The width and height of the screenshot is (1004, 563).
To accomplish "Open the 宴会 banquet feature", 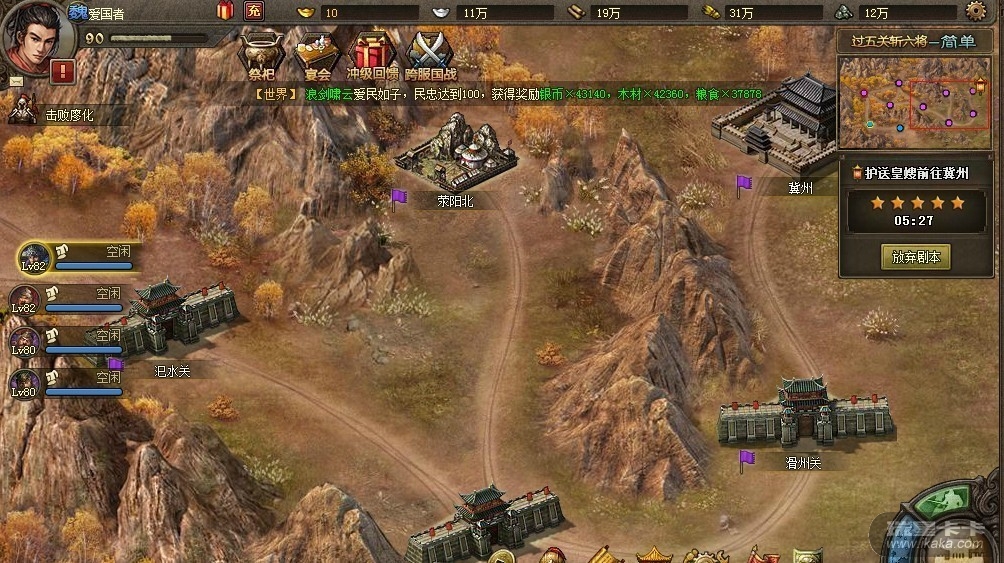I will coord(317,54).
